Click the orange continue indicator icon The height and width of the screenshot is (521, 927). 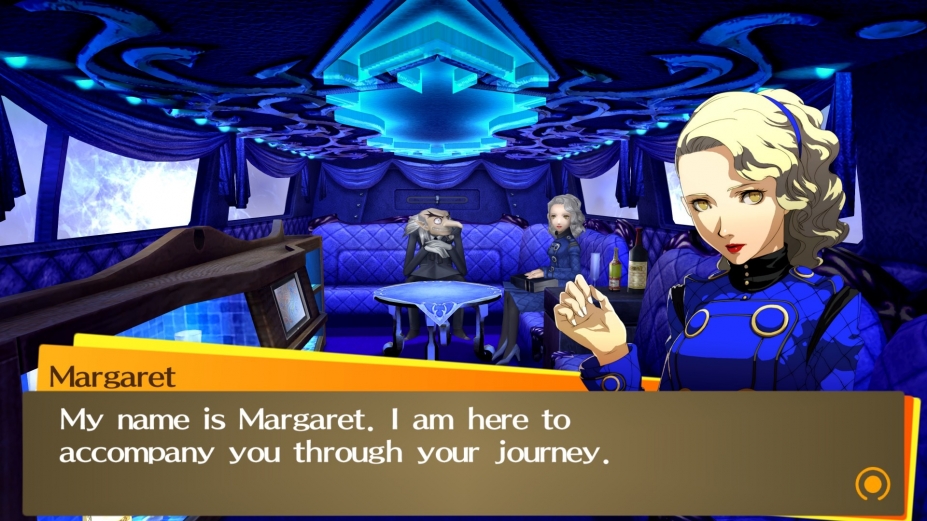(872, 484)
